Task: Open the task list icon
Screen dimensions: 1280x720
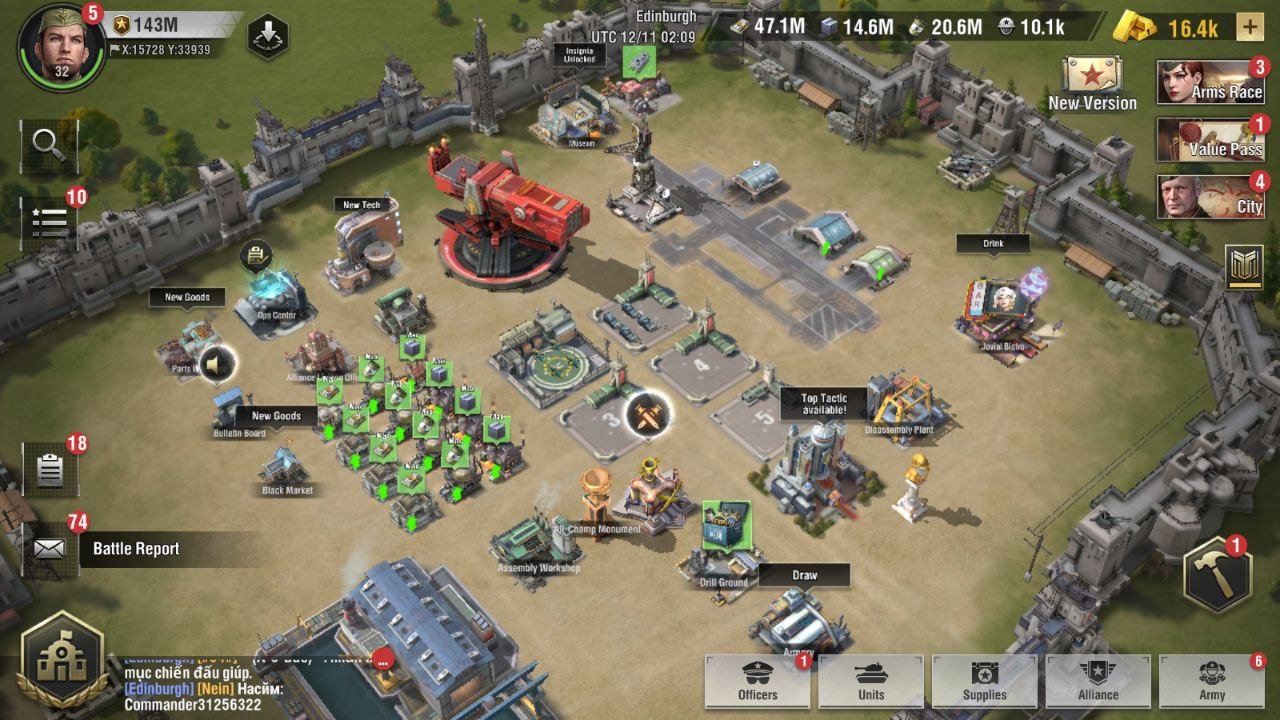Action: click(49, 220)
